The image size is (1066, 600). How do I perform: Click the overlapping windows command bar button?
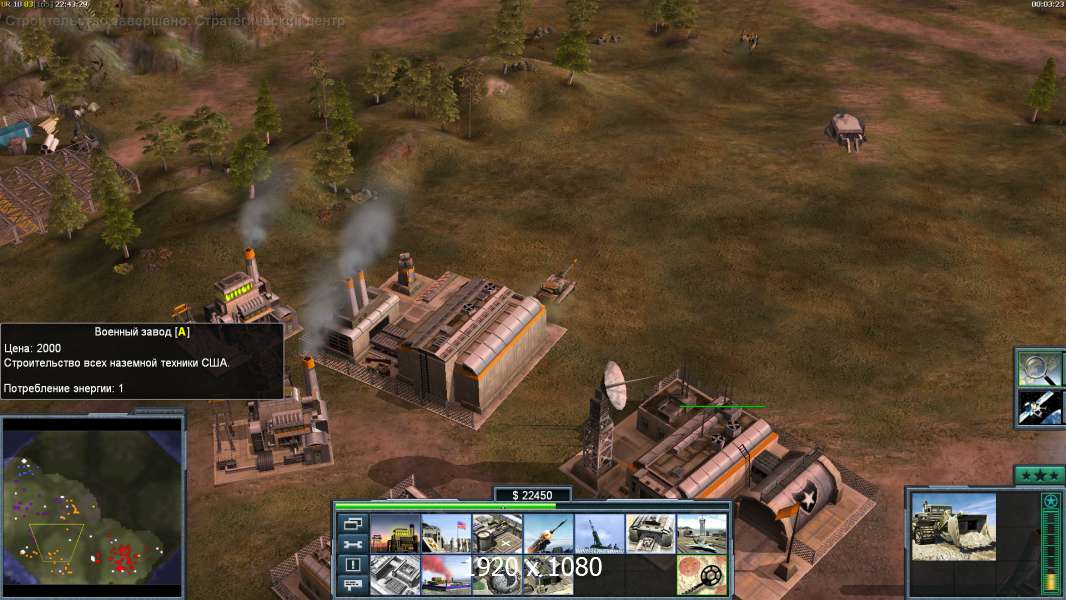(x=353, y=524)
